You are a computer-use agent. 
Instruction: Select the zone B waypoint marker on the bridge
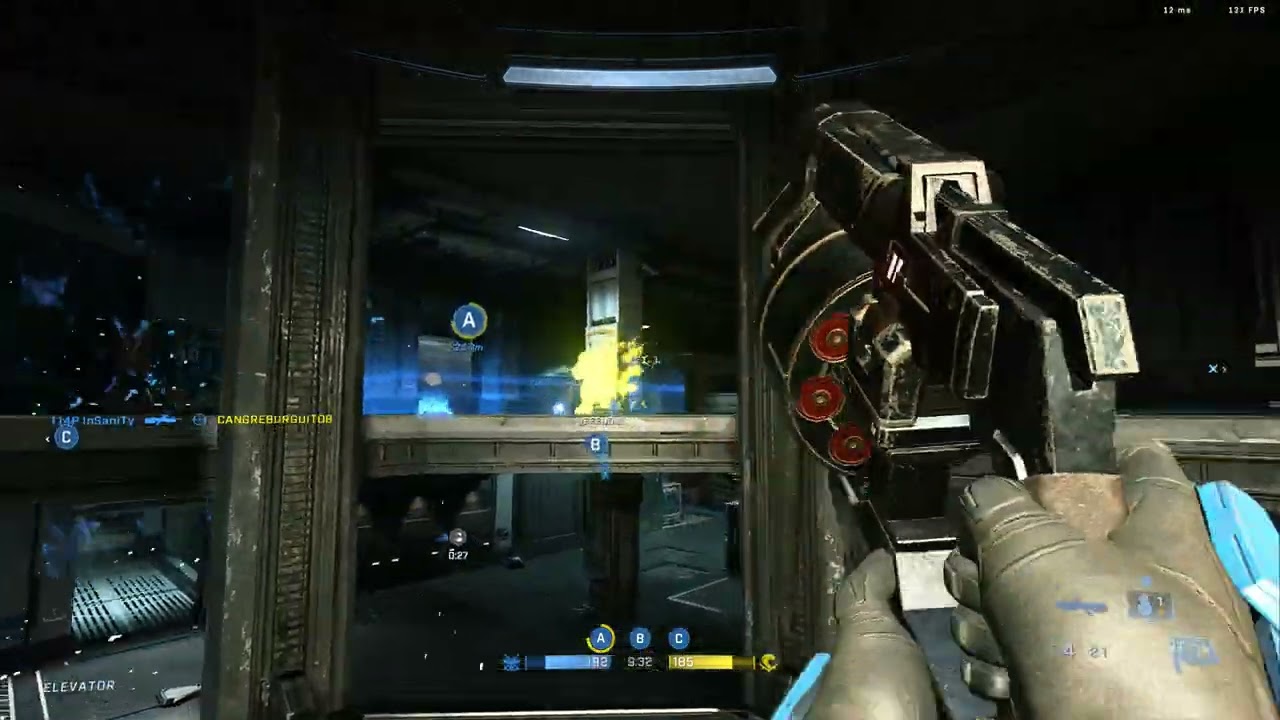pyautogui.click(x=596, y=445)
